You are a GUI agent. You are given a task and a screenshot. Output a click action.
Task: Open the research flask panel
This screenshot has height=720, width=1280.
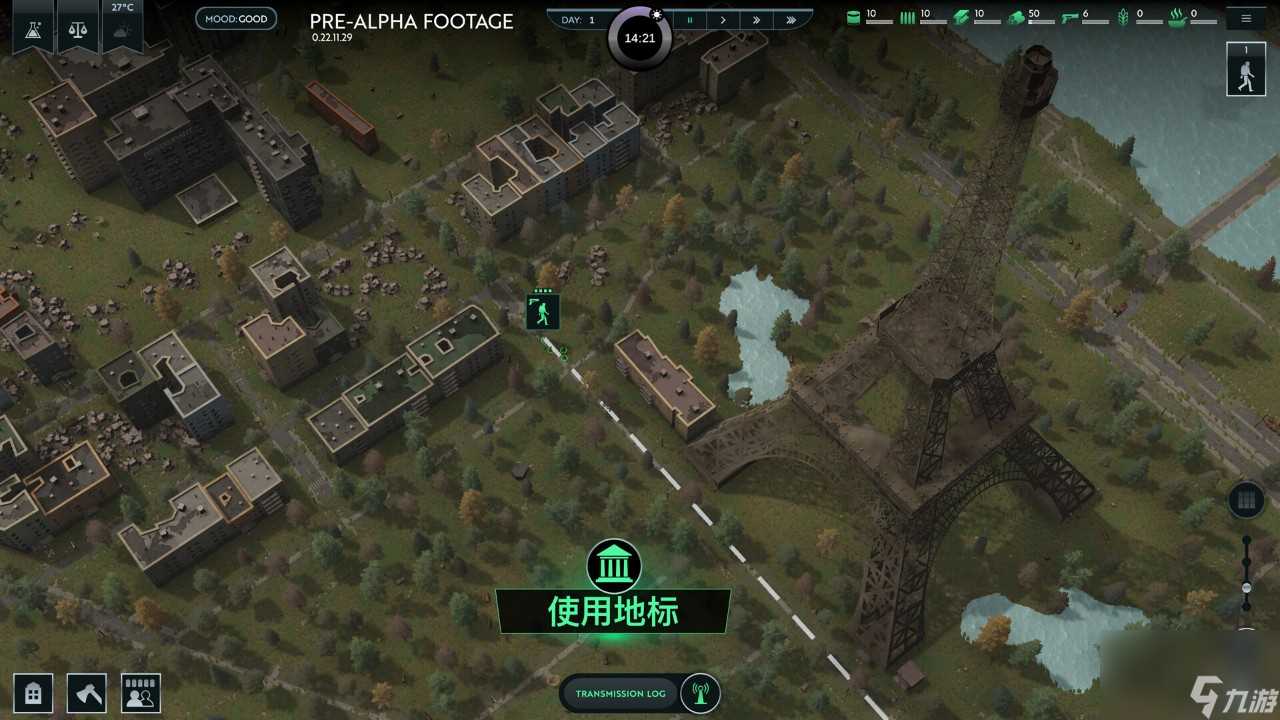(33, 28)
